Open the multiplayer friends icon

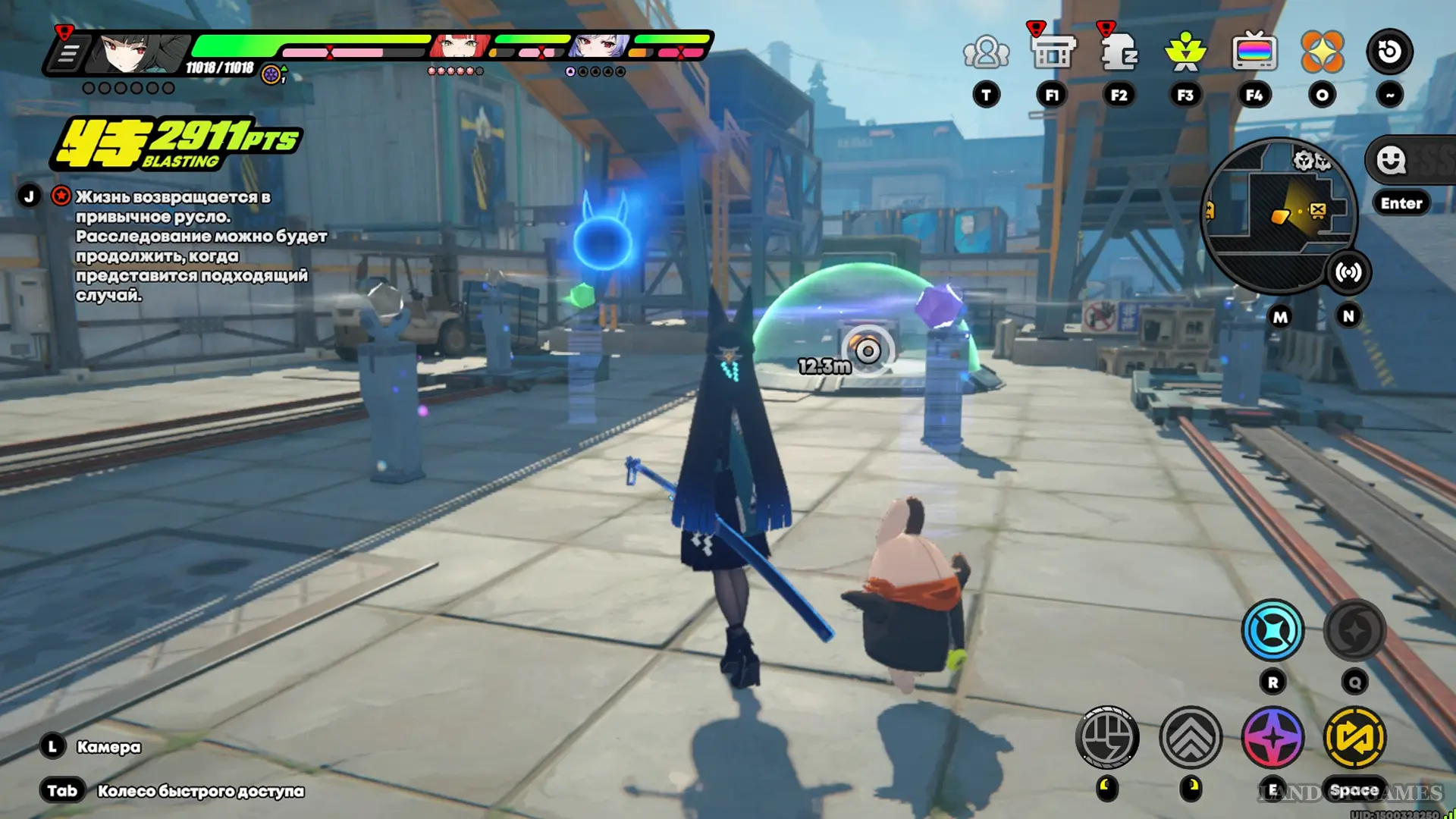tap(986, 53)
